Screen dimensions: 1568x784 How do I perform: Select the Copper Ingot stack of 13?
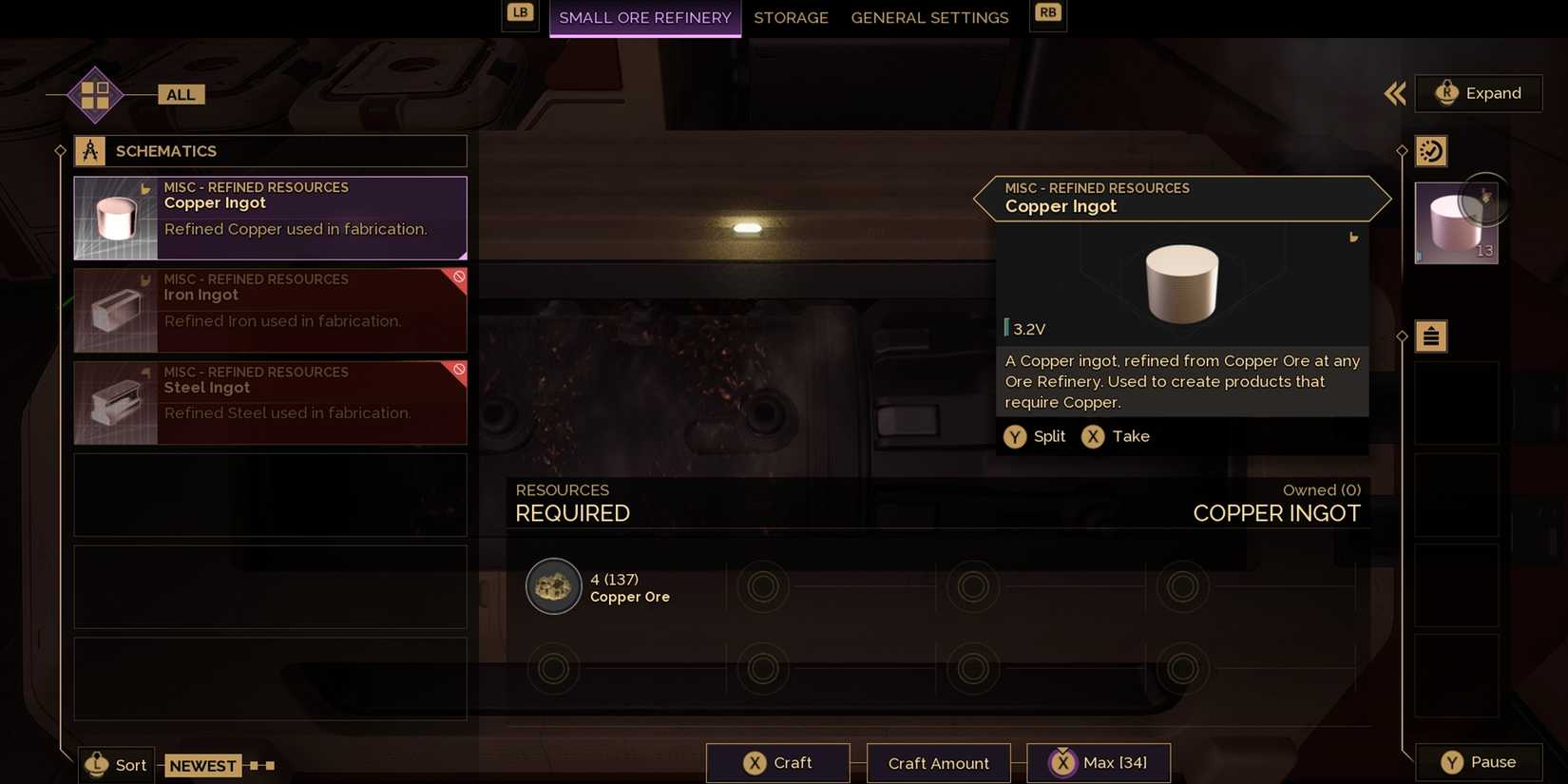(x=1456, y=221)
